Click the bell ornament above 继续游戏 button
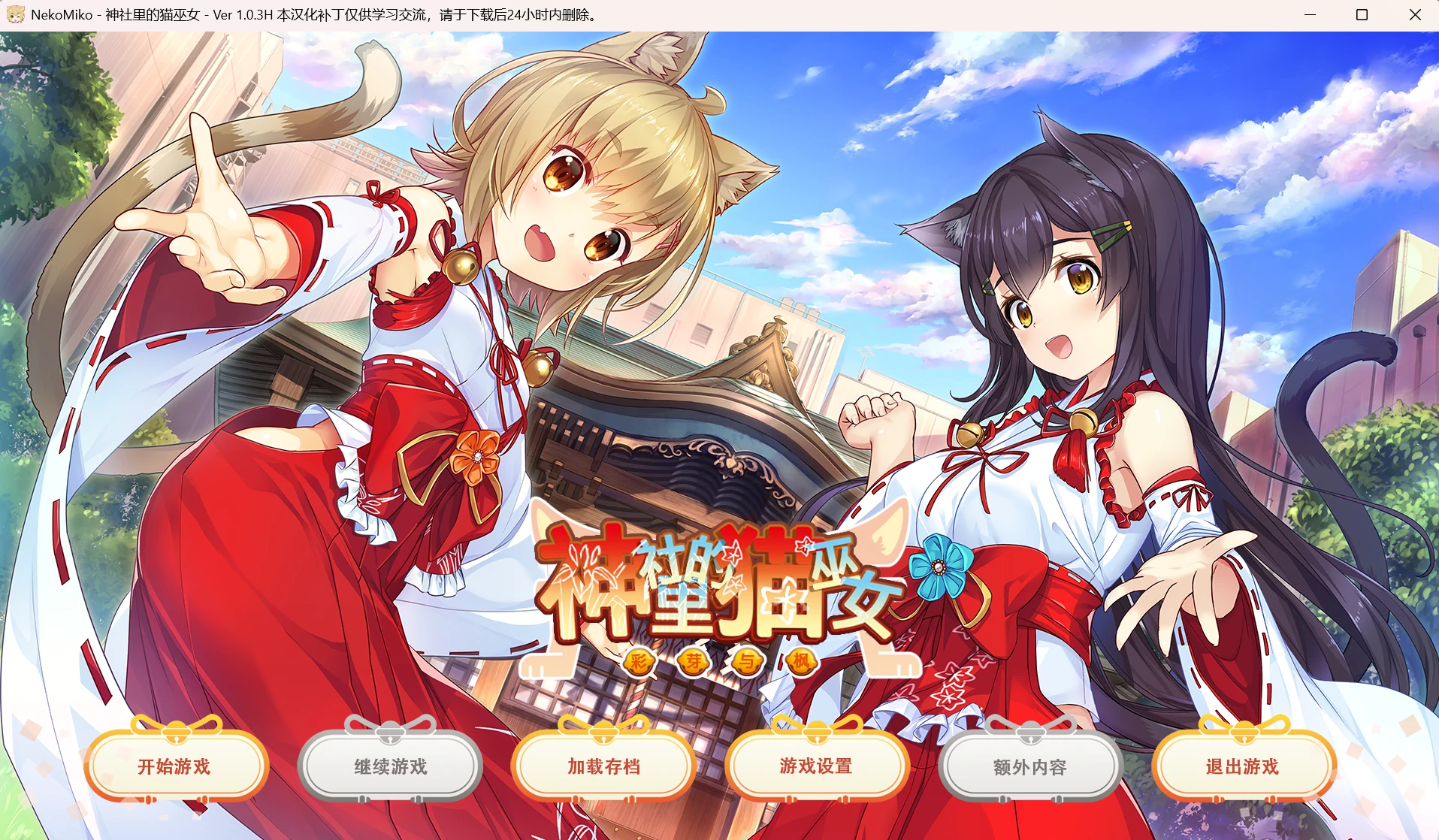 (390, 730)
